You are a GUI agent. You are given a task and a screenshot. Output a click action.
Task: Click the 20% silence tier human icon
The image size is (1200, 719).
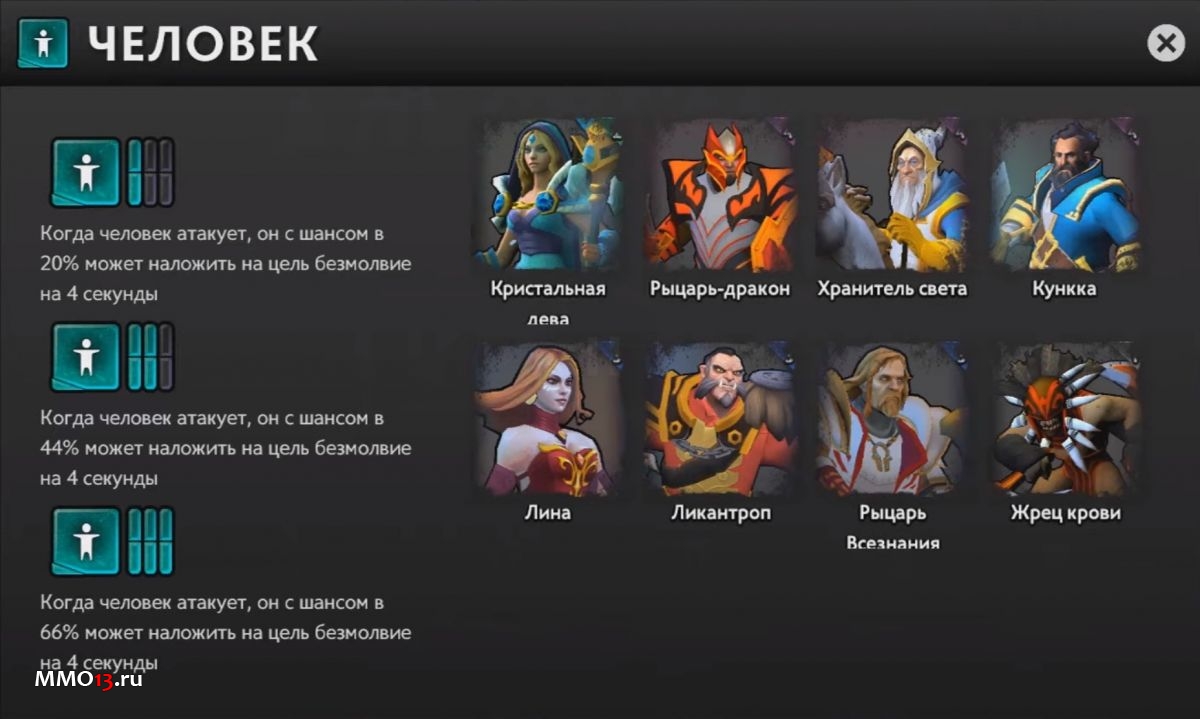coord(87,173)
